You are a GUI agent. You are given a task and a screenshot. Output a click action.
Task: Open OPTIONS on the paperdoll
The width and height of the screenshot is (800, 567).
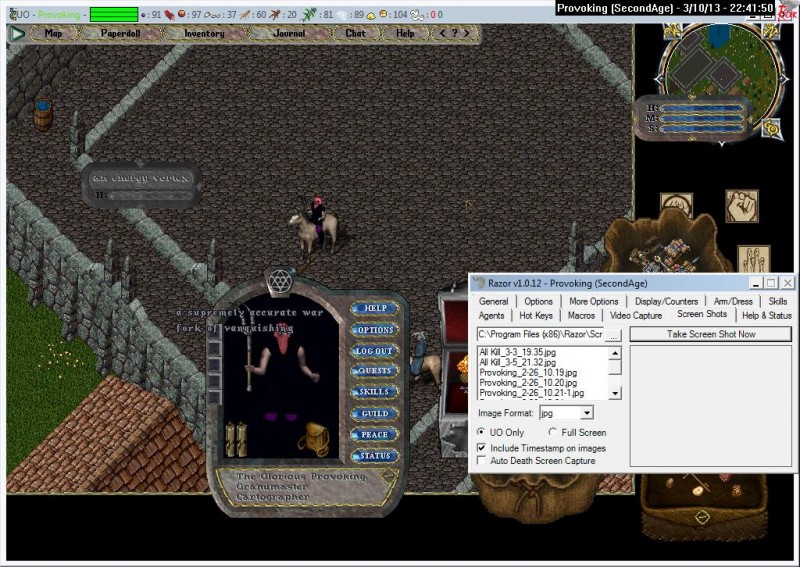pos(375,330)
